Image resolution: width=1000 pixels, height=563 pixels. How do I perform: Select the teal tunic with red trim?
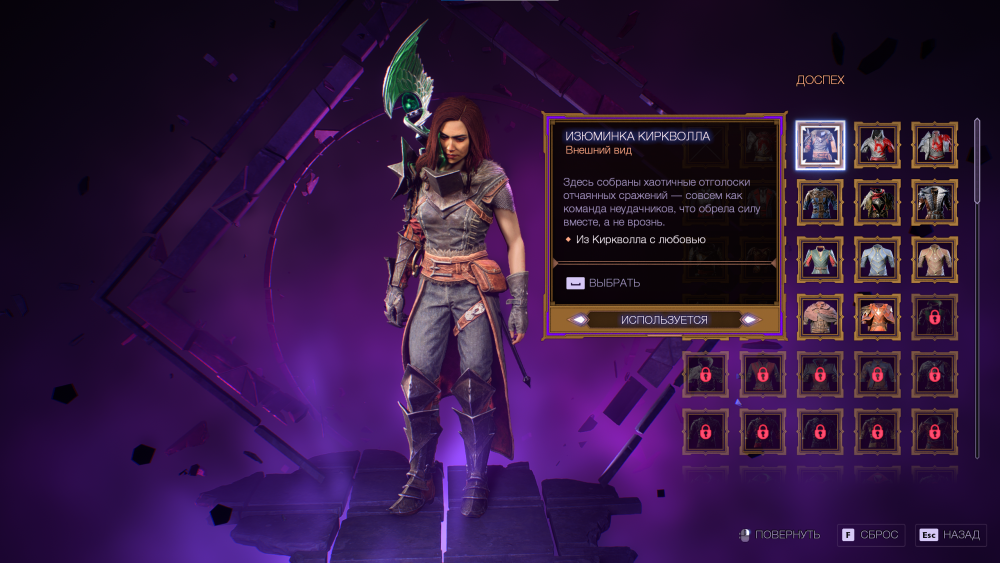pos(821,259)
